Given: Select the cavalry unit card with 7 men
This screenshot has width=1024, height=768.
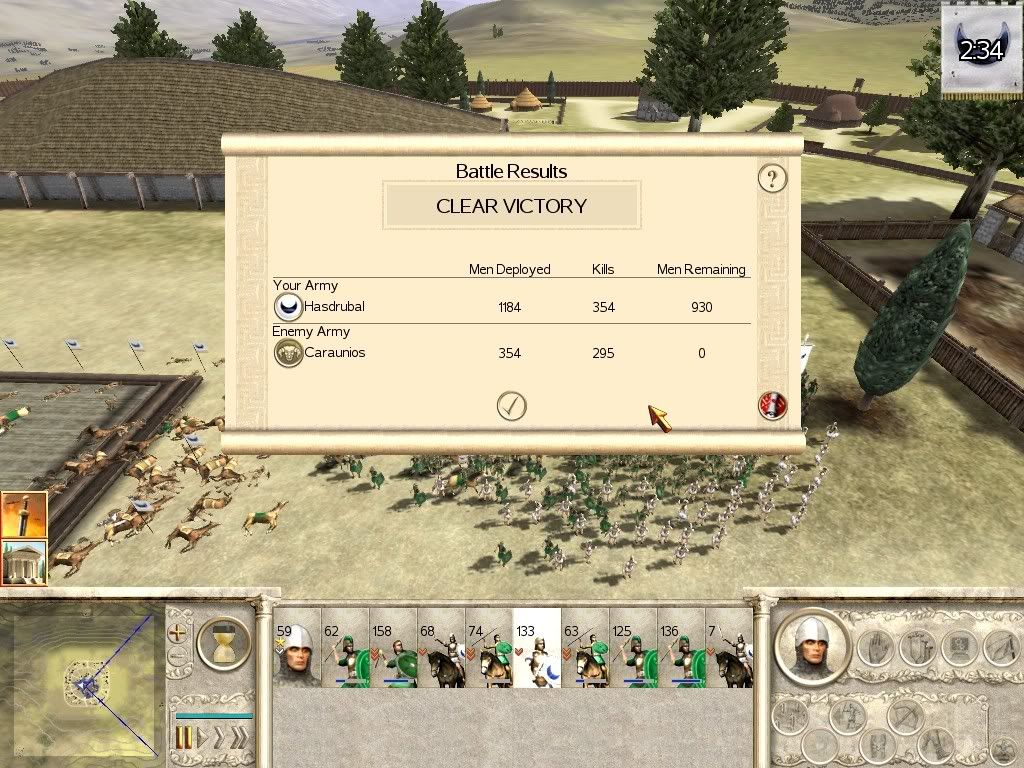Looking at the screenshot, I should pos(729,648).
